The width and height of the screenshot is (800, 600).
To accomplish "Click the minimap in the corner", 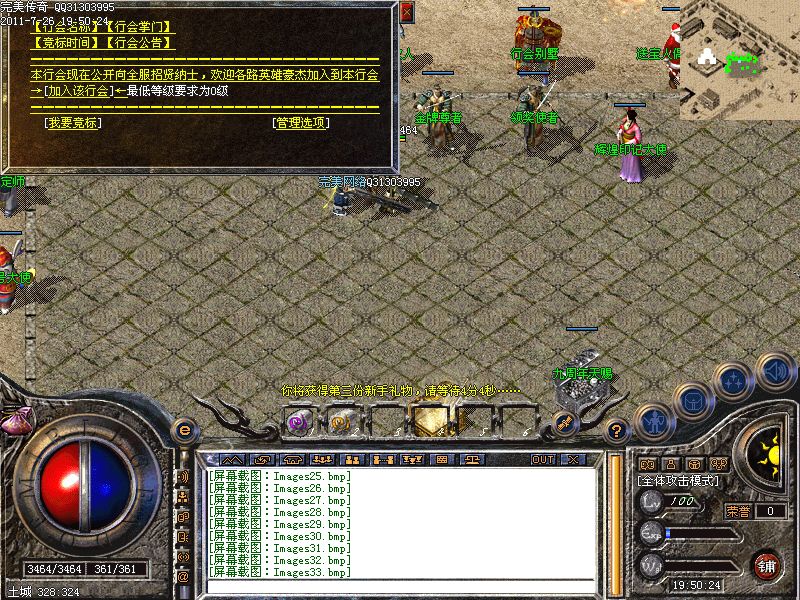I will [x=738, y=60].
